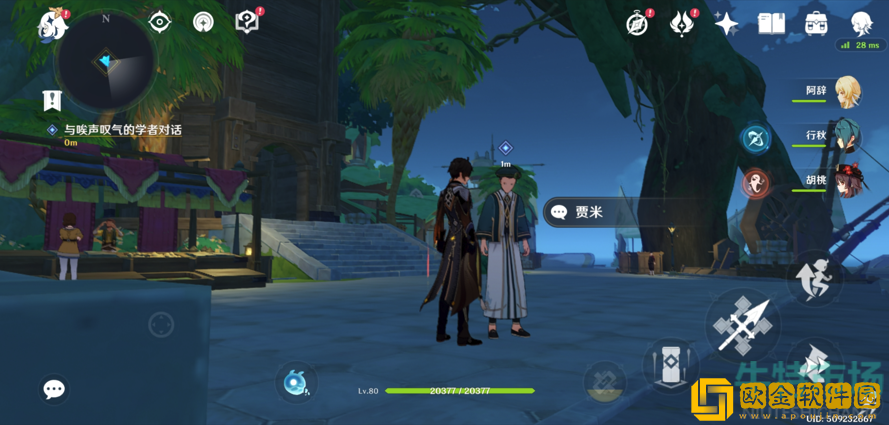Open the character profile head icon
889x425 pixels.
click(x=861, y=23)
